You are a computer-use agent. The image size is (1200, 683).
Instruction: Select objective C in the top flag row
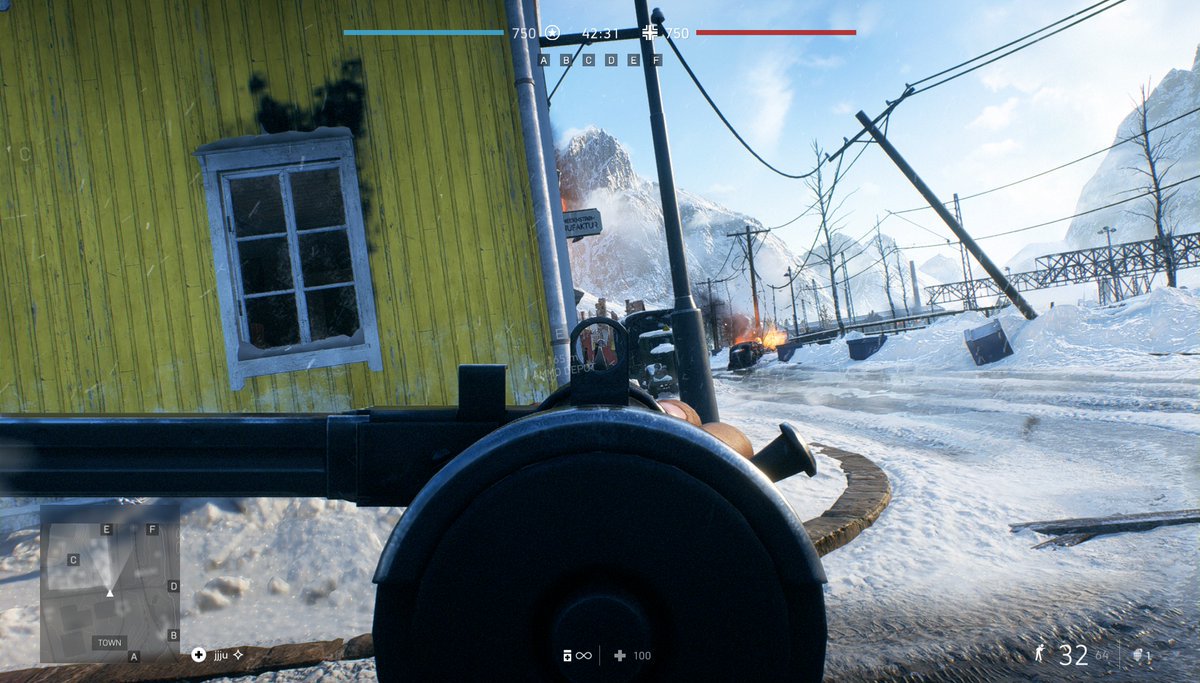click(x=588, y=60)
